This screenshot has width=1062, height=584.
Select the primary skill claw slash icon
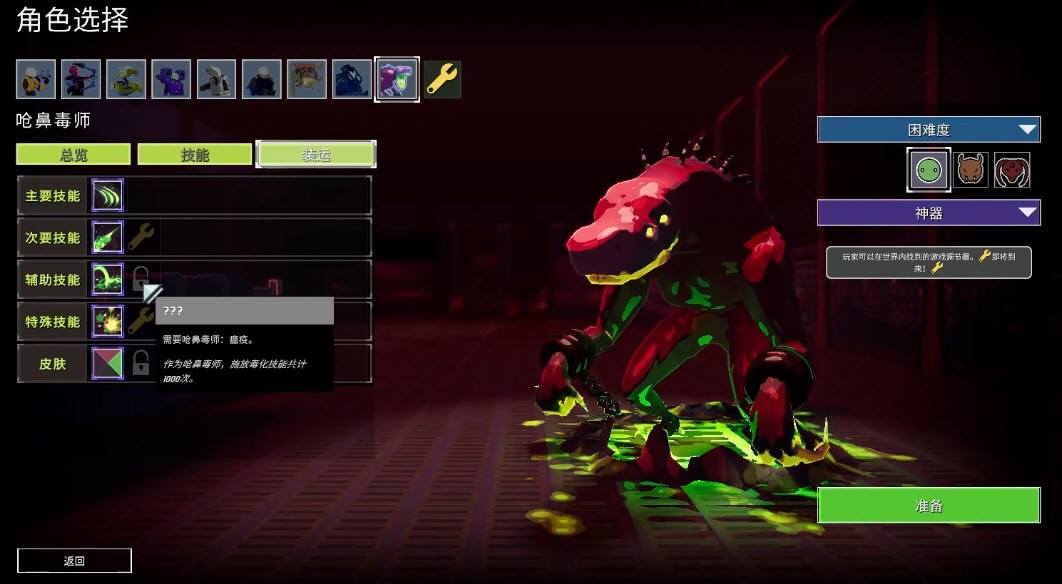coord(107,195)
